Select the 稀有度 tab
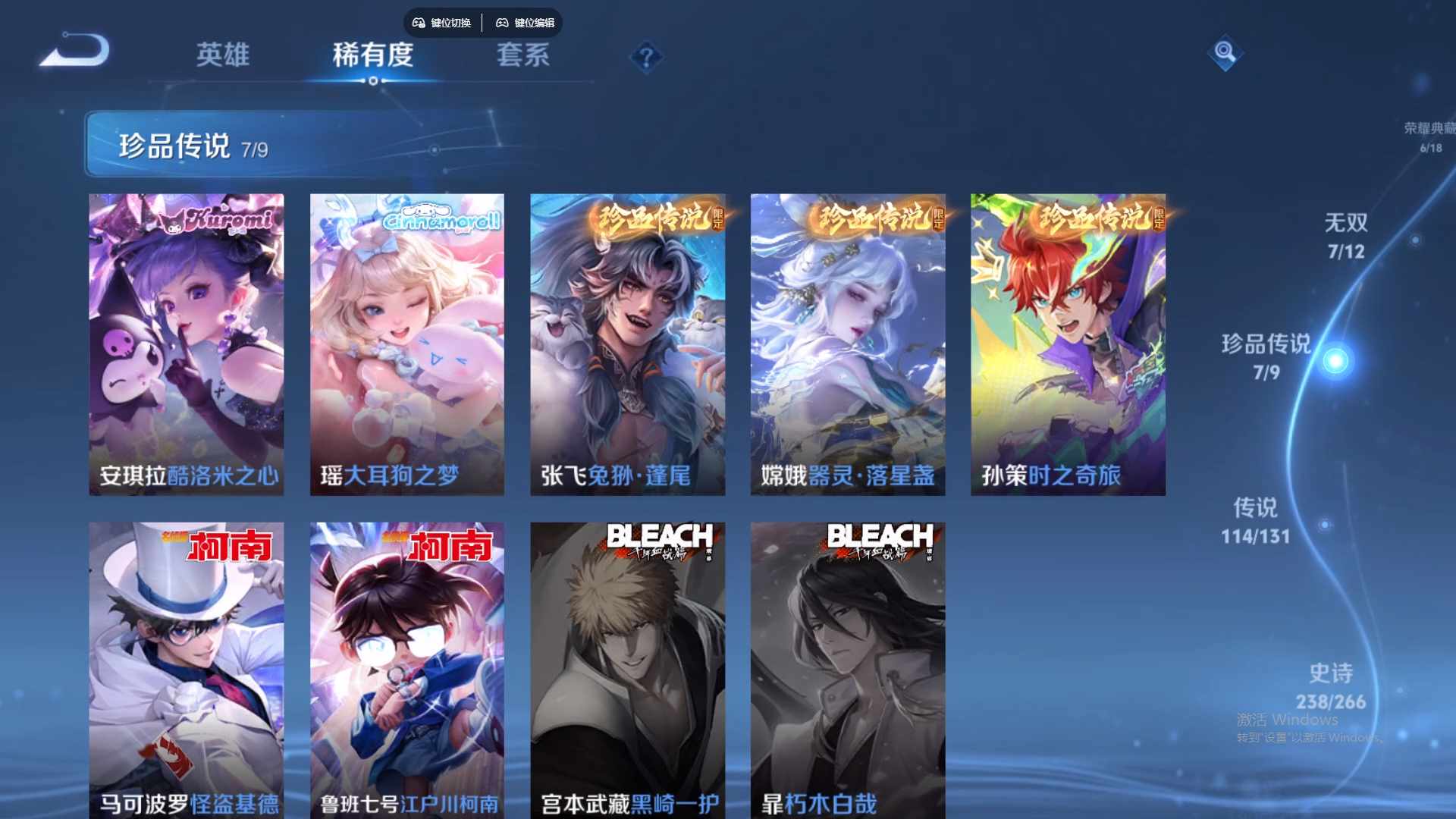Screen dimensions: 1456x819 (x=372, y=55)
